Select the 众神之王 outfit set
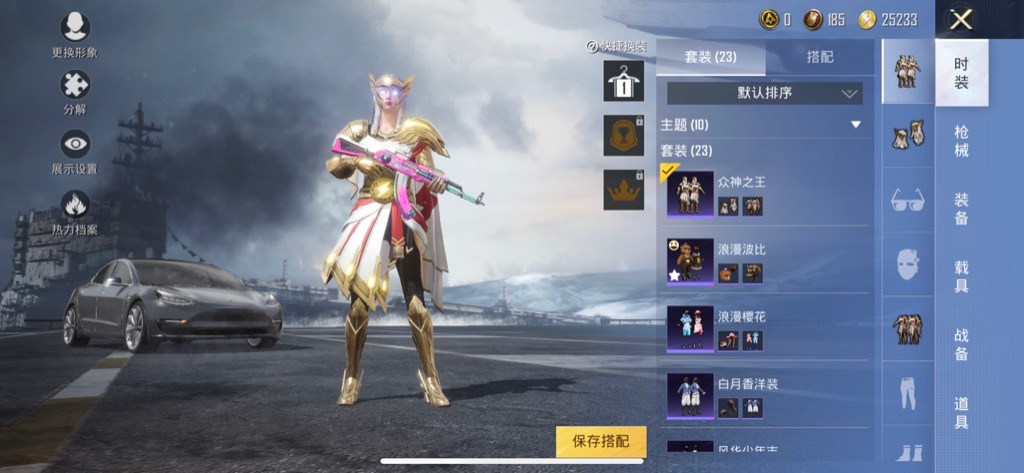 point(764,193)
